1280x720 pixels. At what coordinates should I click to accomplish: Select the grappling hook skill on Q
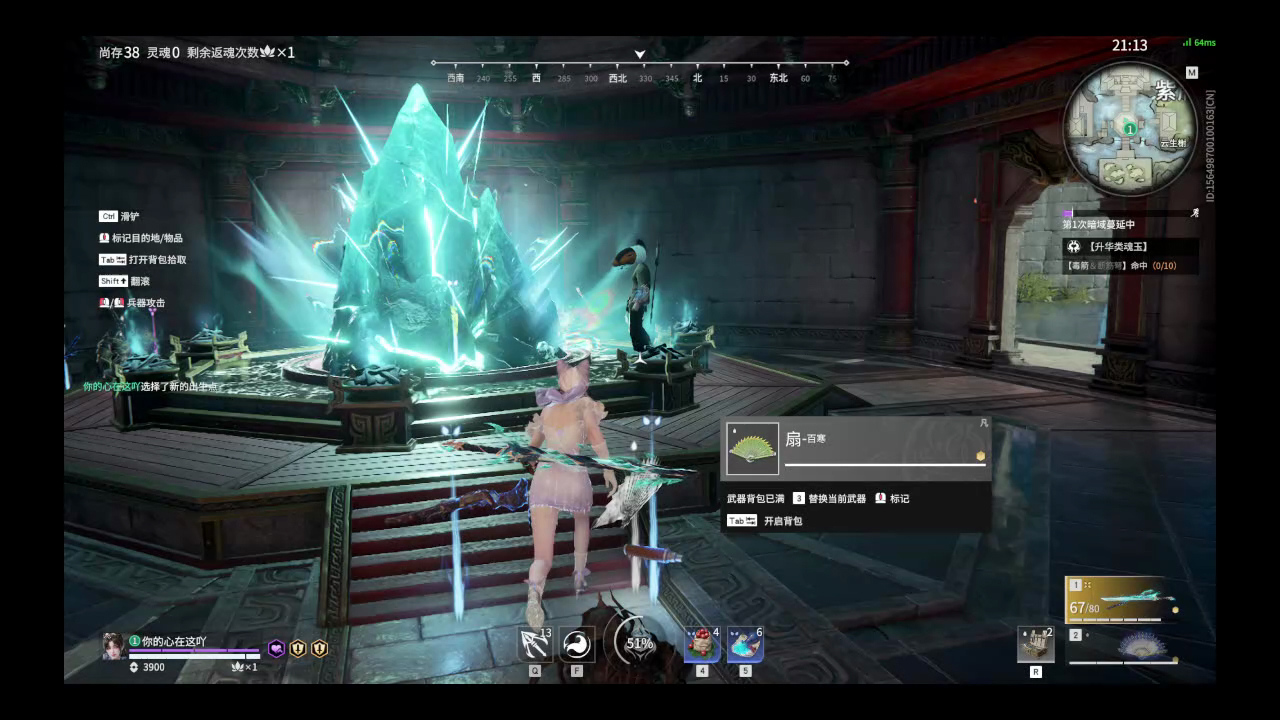click(534, 643)
